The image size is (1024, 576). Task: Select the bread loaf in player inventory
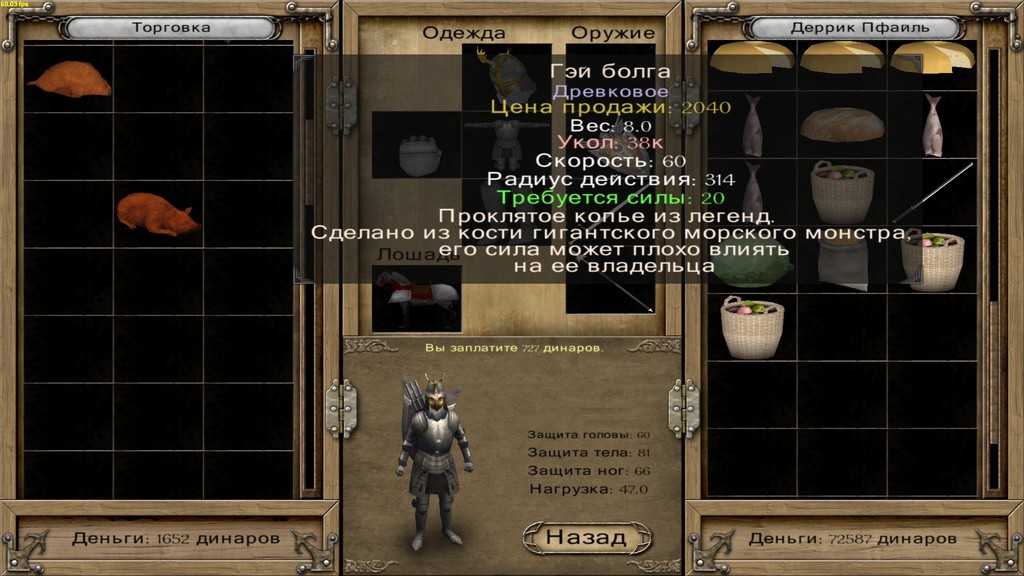point(842,125)
